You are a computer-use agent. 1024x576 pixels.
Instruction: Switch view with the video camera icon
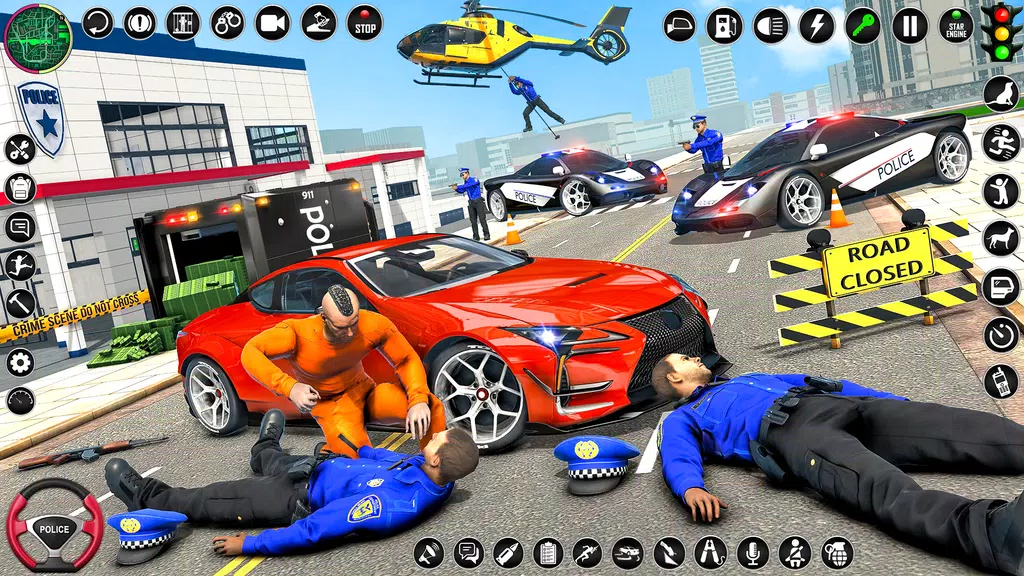pos(272,22)
